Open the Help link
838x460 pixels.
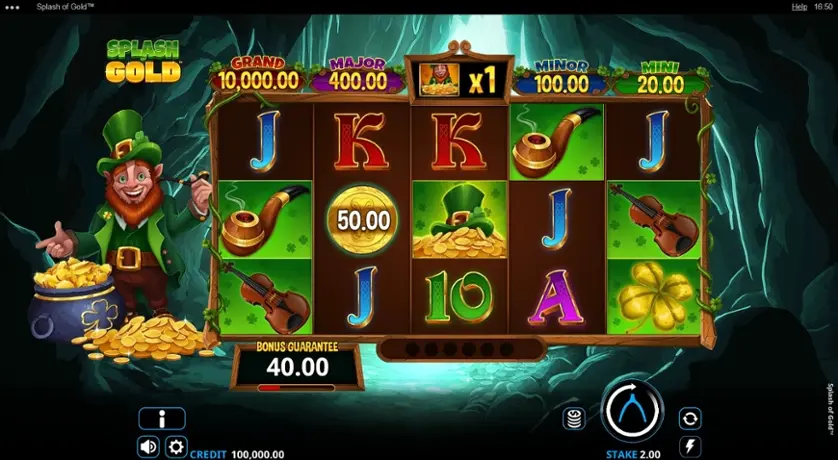799,6
